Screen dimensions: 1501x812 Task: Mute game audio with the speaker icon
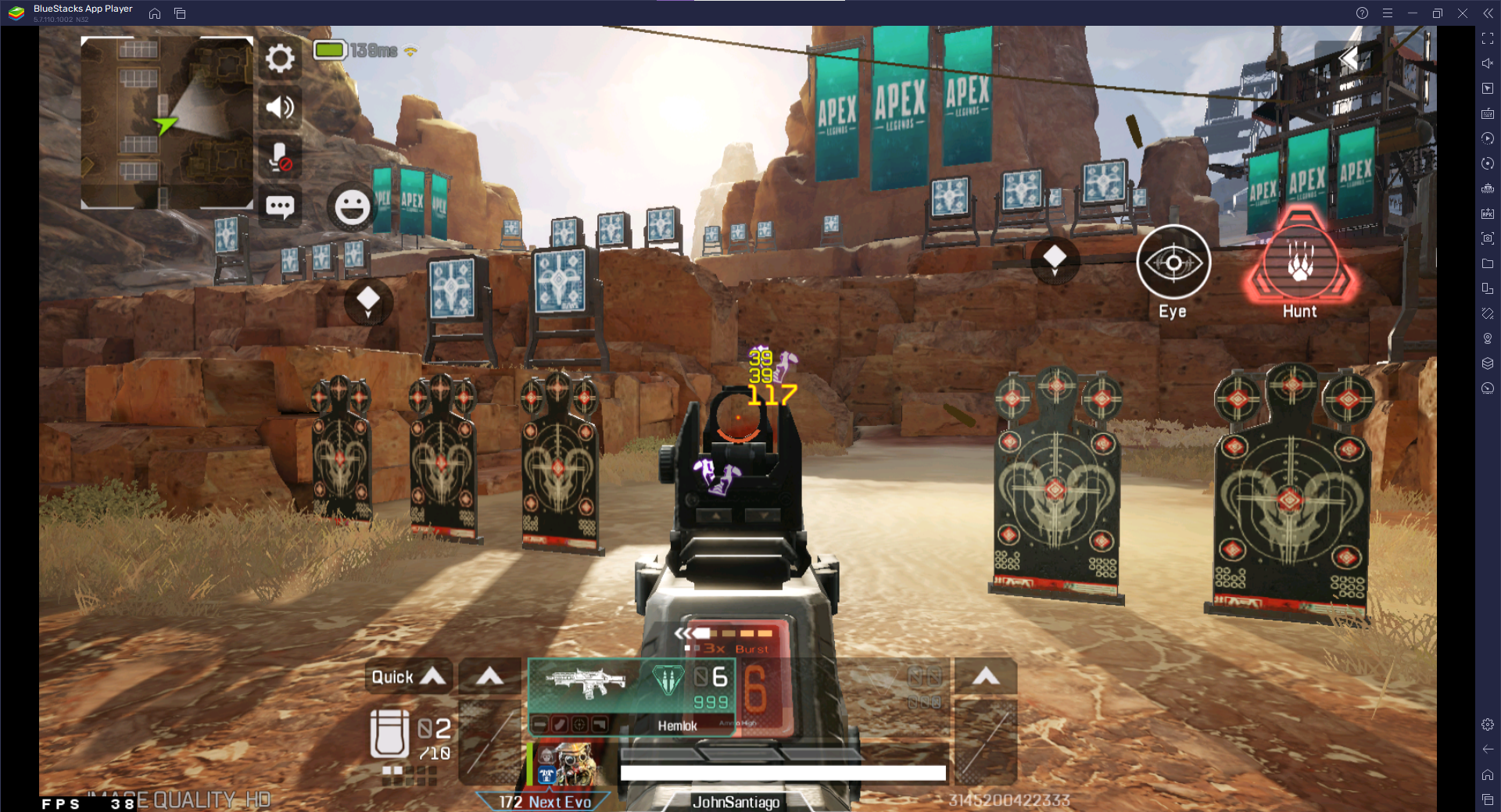point(279,108)
